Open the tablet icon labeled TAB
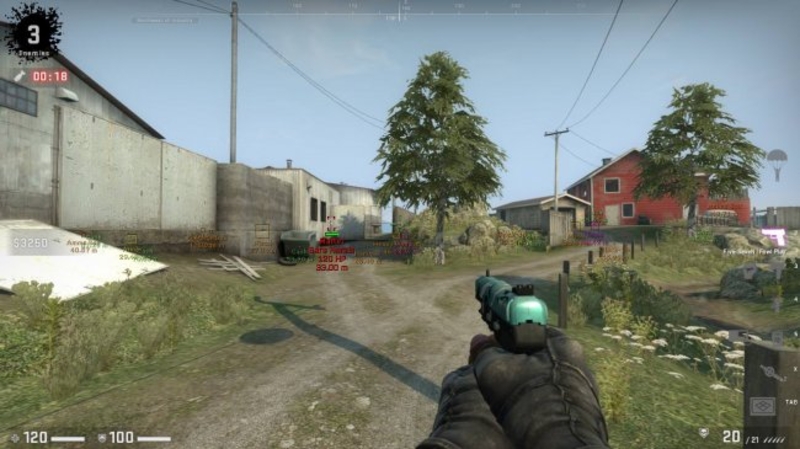This screenshot has width=800, height=449. (x=763, y=407)
